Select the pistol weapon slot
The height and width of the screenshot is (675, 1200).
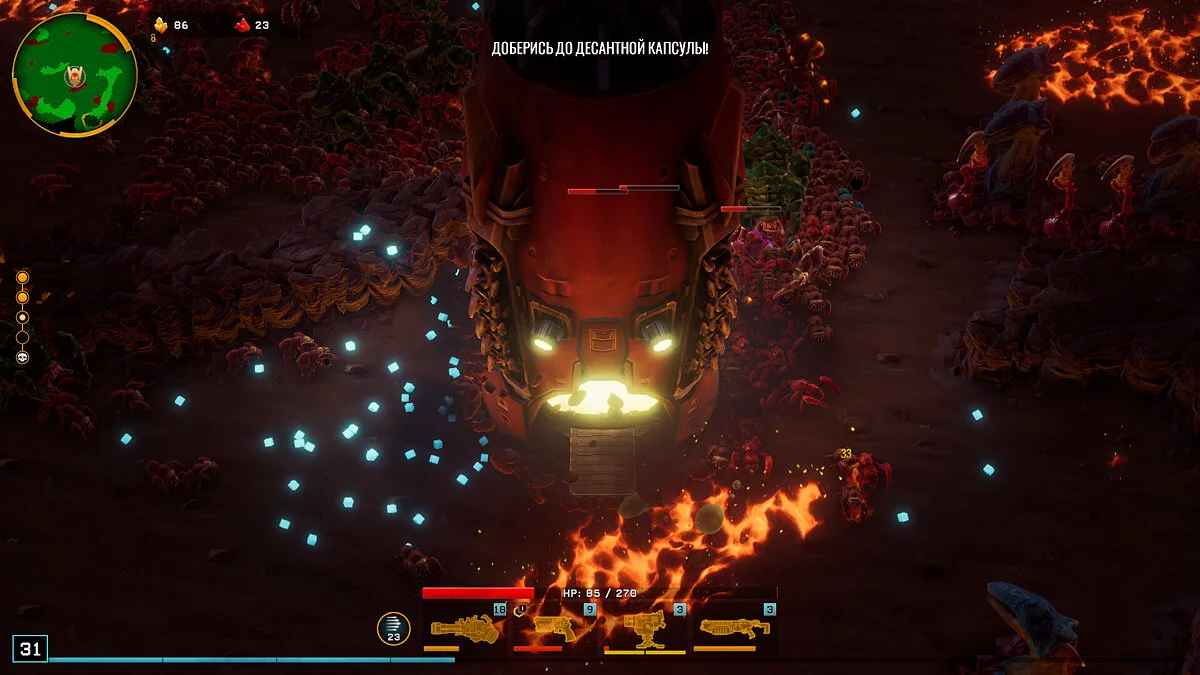(554, 628)
